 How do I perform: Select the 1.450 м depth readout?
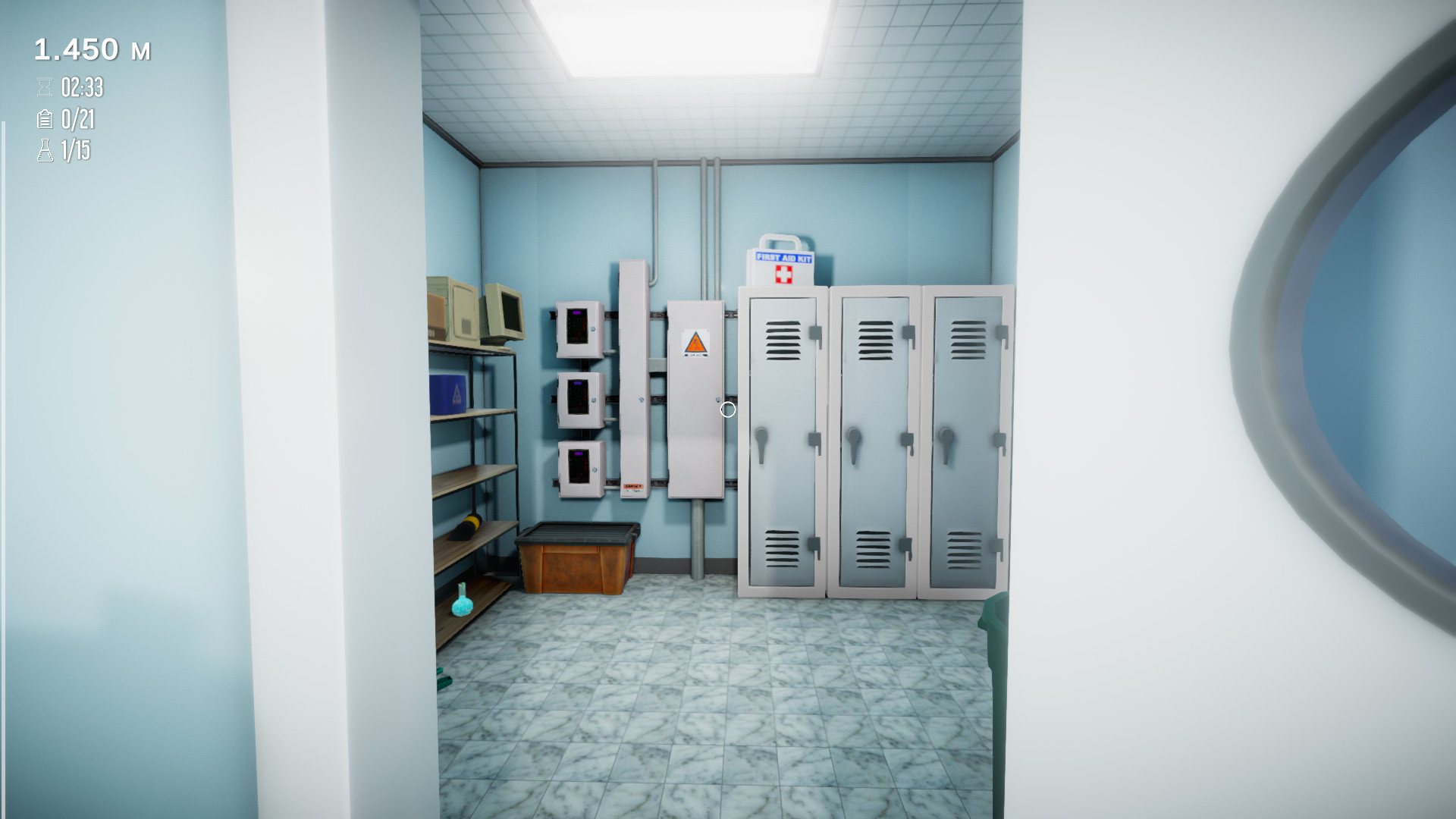point(93,50)
